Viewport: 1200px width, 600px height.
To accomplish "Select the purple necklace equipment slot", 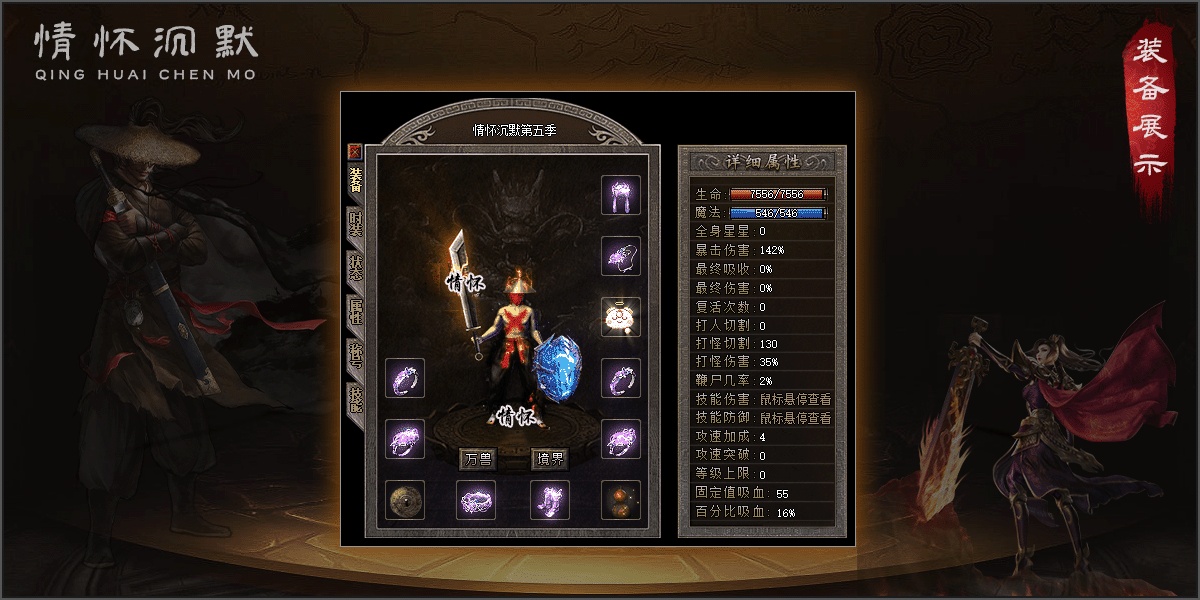I will [x=620, y=194].
